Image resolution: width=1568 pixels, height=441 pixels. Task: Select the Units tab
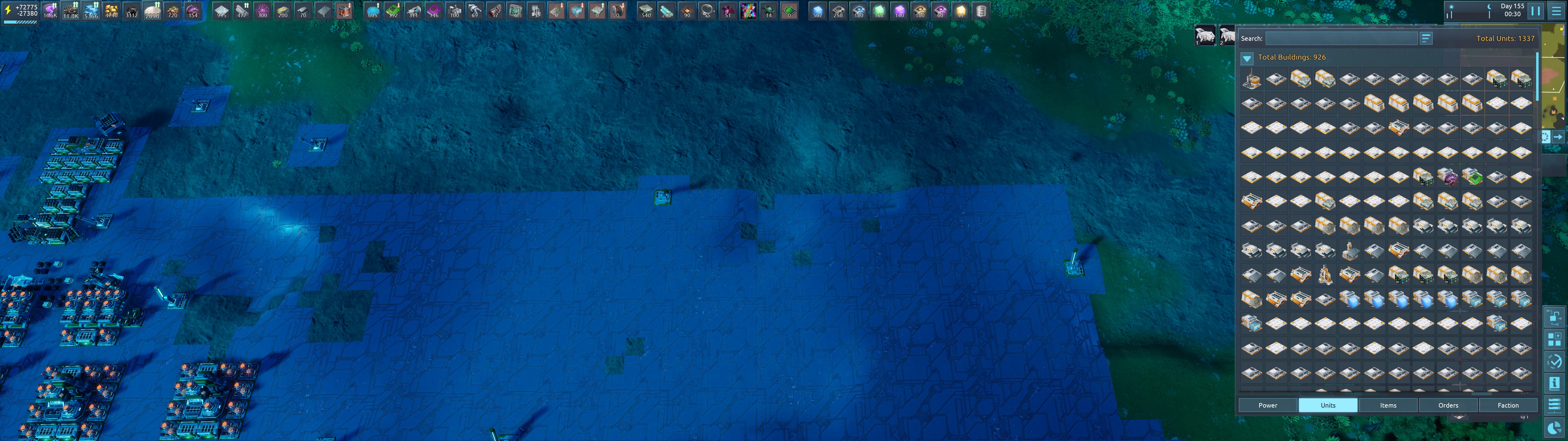click(x=1328, y=405)
